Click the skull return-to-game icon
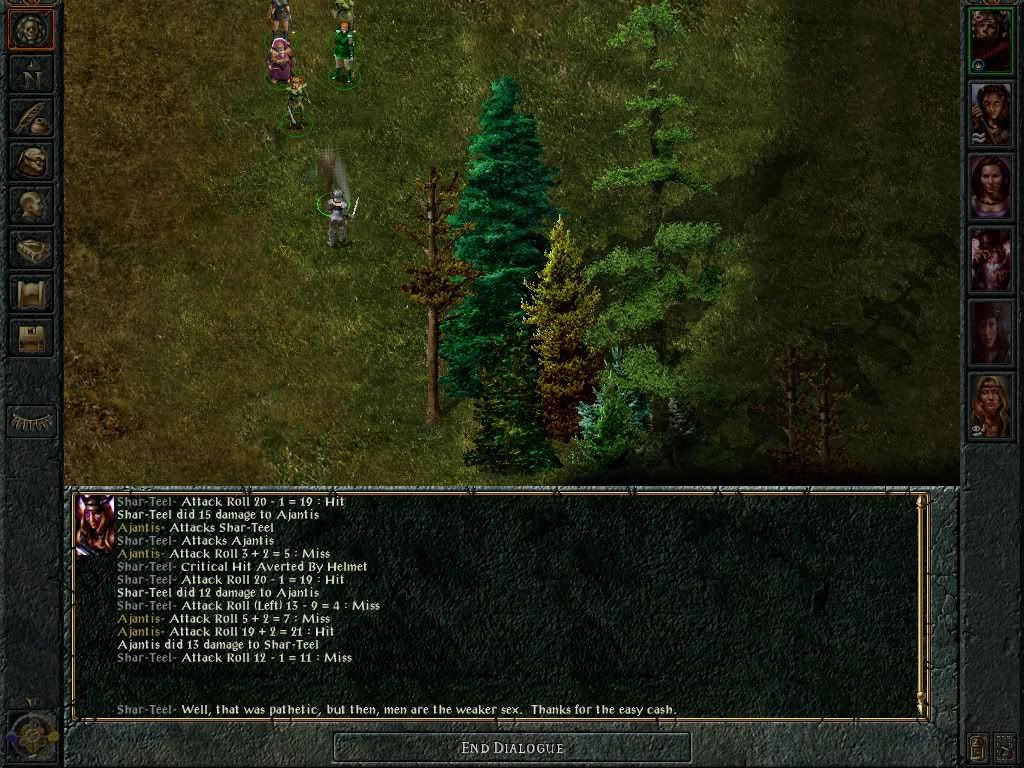 click(x=31, y=30)
